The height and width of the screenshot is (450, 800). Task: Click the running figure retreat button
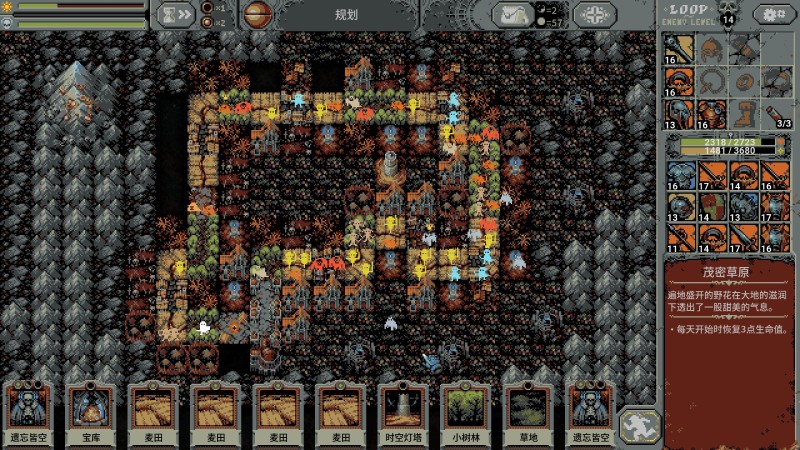[637, 425]
